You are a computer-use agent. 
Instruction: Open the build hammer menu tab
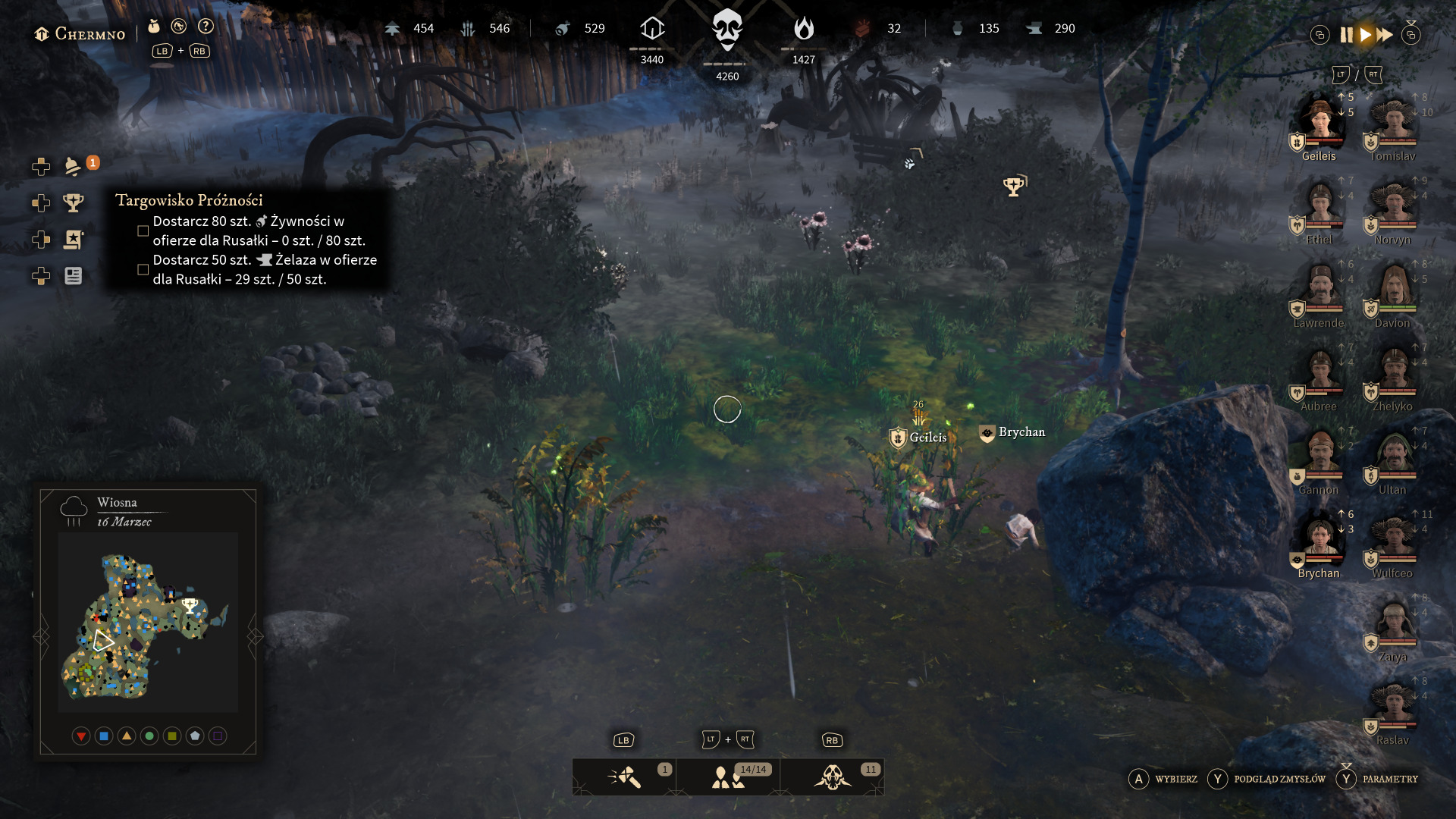click(x=624, y=777)
